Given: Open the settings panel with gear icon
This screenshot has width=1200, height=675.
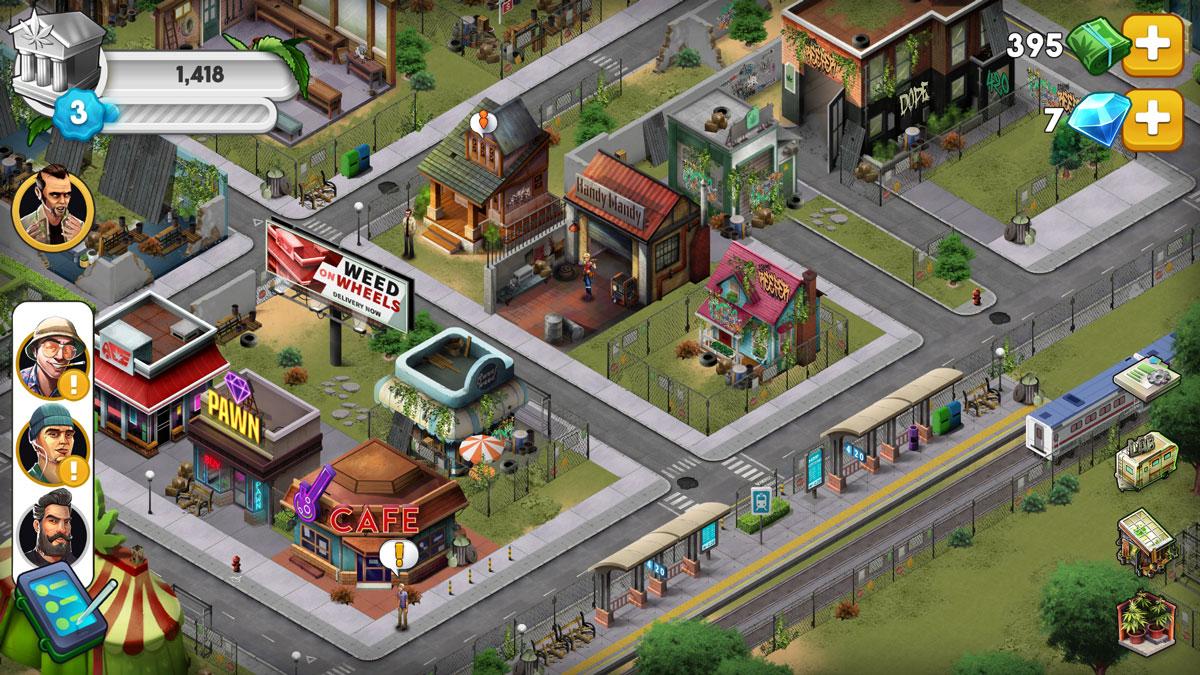Looking at the screenshot, I should pyautogui.click(x=1147, y=383).
